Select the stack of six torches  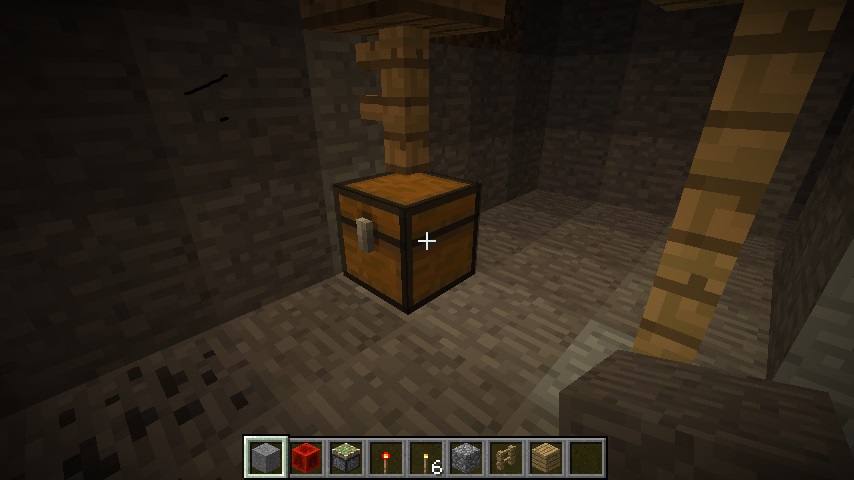pyautogui.click(x=426, y=458)
